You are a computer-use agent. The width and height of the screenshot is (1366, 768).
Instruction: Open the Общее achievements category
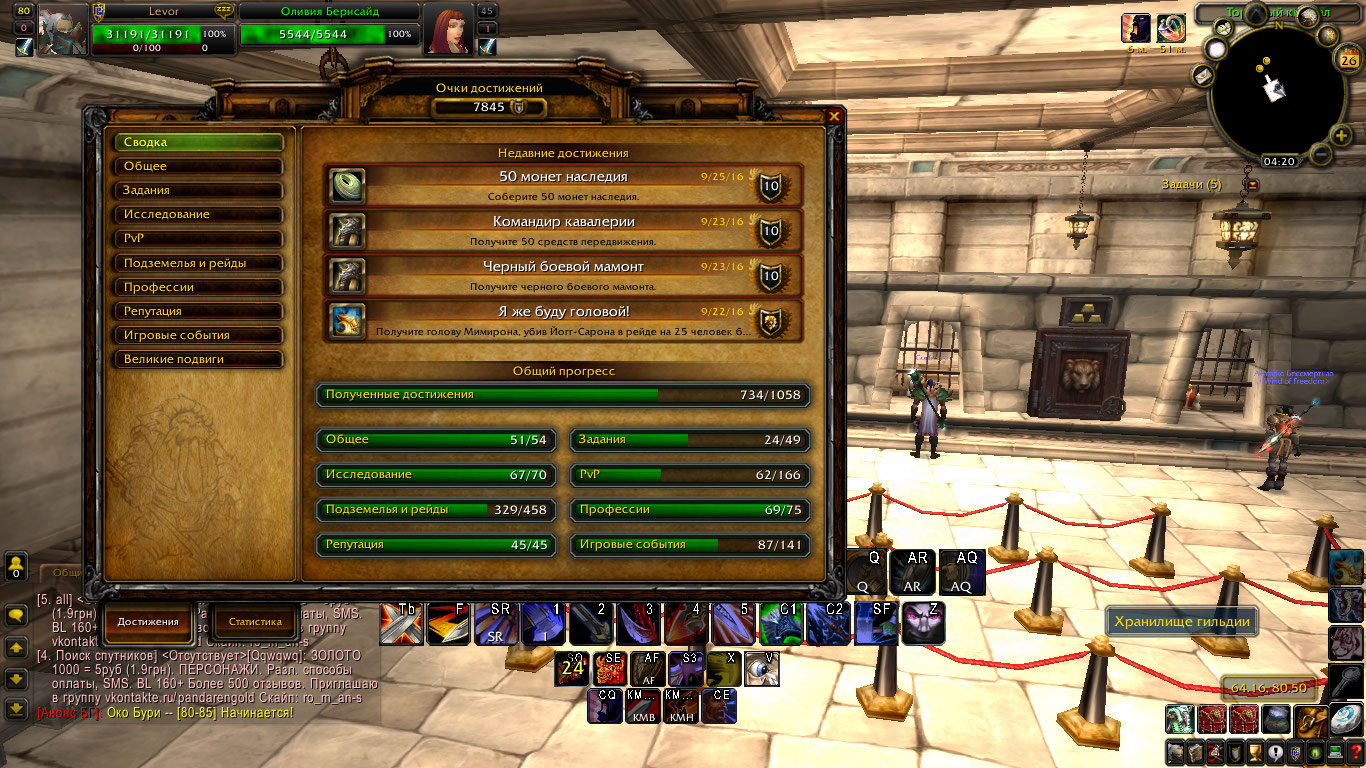[x=198, y=166]
